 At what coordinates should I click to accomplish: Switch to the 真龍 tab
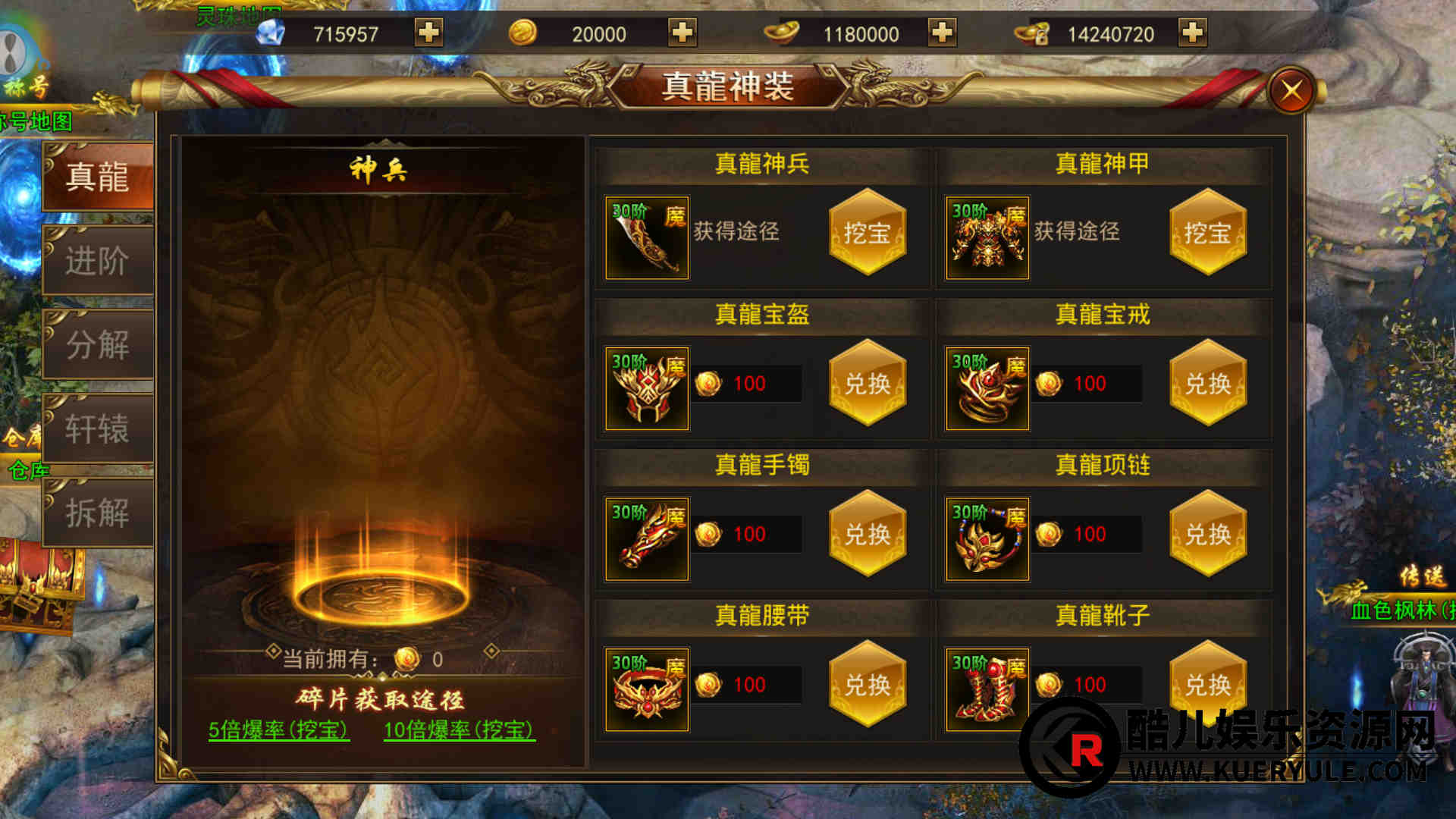pyautogui.click(x=98, y=177)
